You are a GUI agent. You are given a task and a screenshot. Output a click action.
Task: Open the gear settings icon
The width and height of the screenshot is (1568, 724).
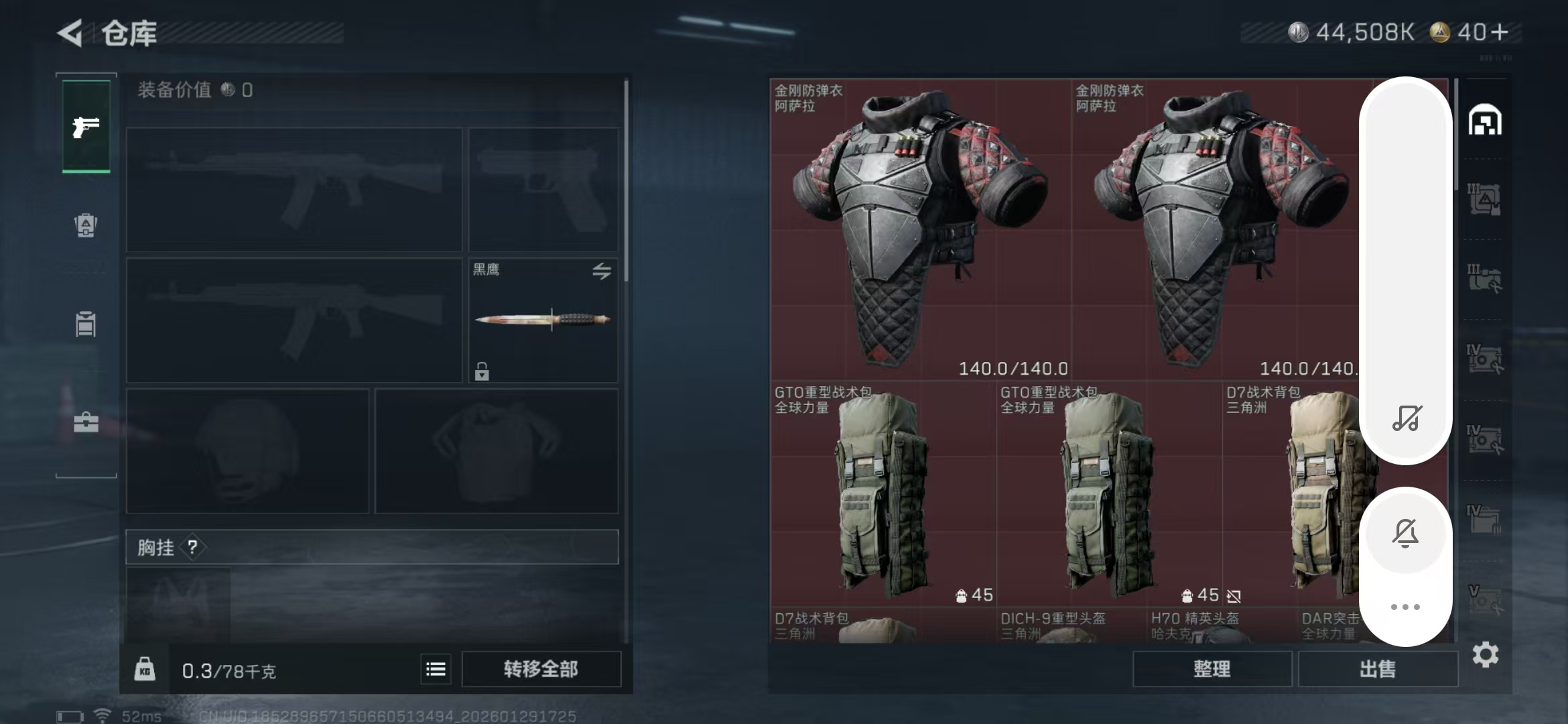click(x=1485, y=654)
